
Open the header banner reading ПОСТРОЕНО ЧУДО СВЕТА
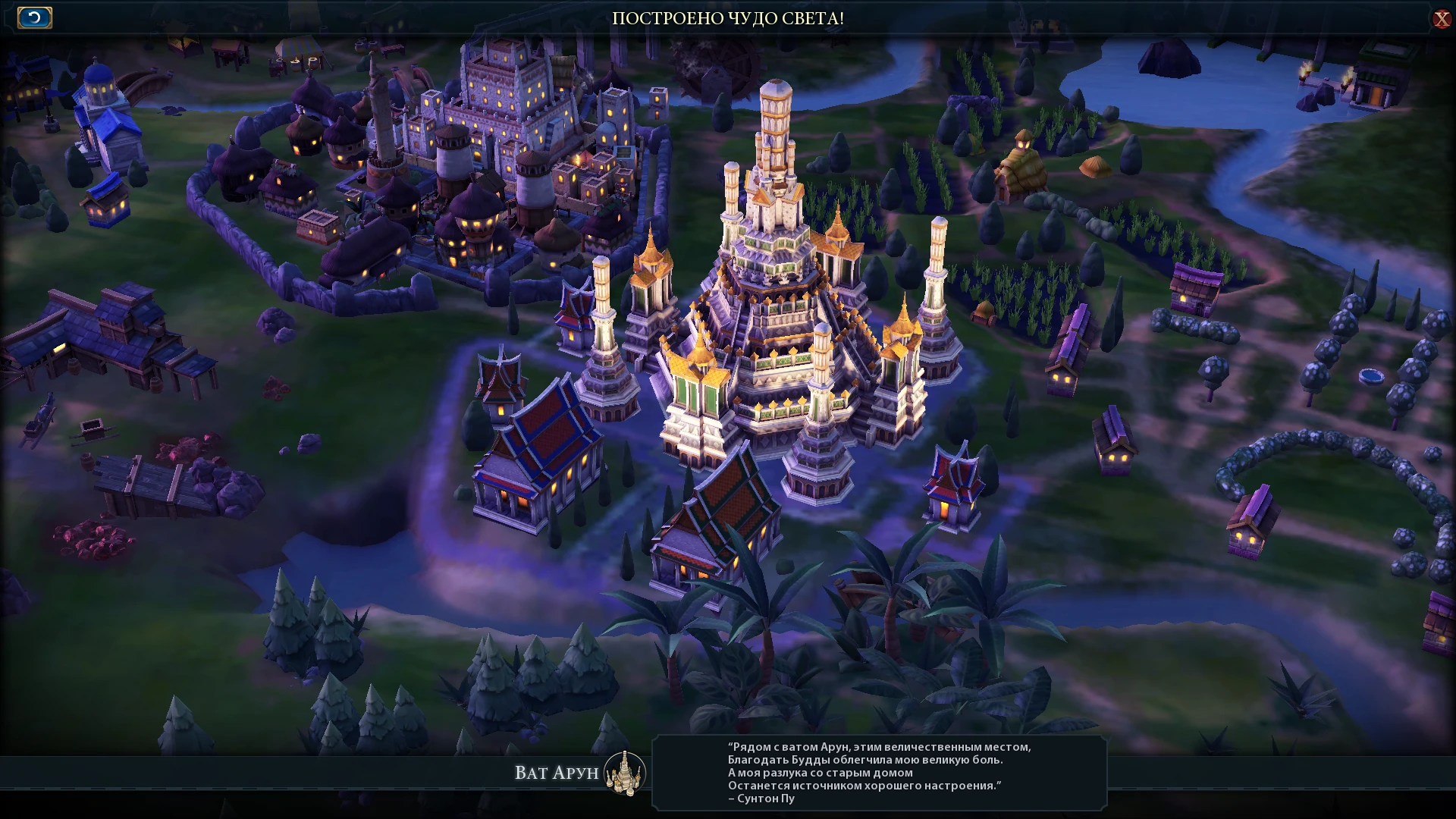(728, 19)
